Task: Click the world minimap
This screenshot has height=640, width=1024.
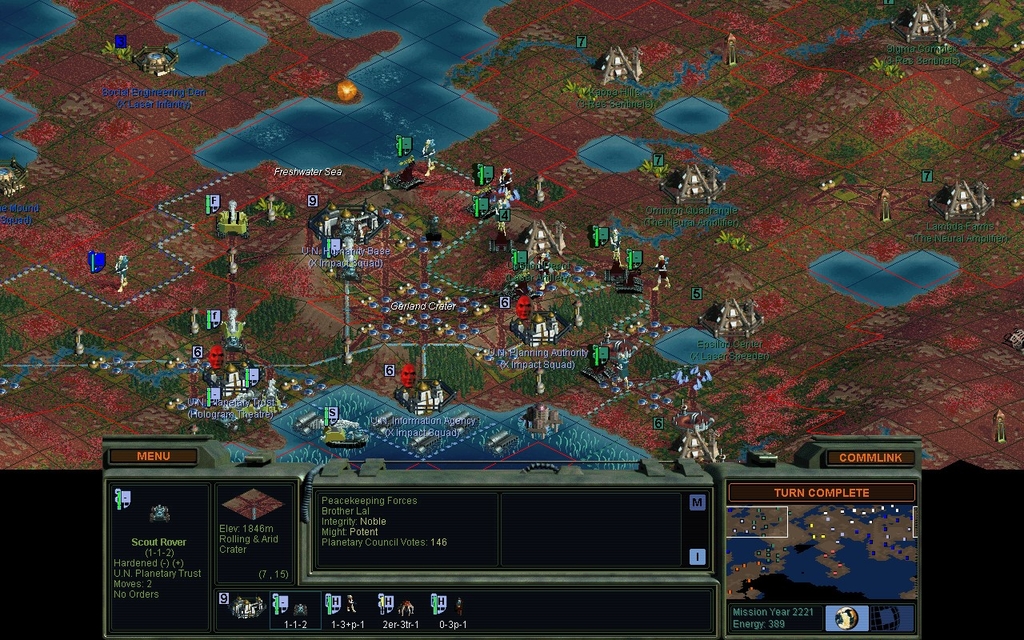Action: point(820,550)
